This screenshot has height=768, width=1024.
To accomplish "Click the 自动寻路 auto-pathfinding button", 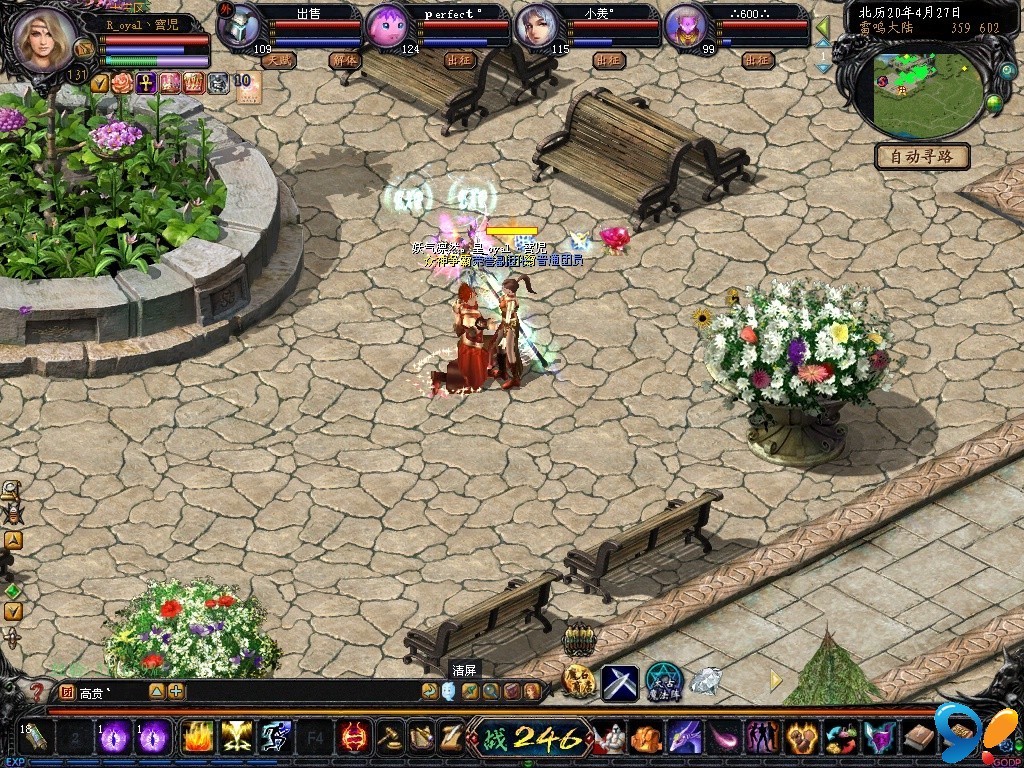I will point(923,156).
